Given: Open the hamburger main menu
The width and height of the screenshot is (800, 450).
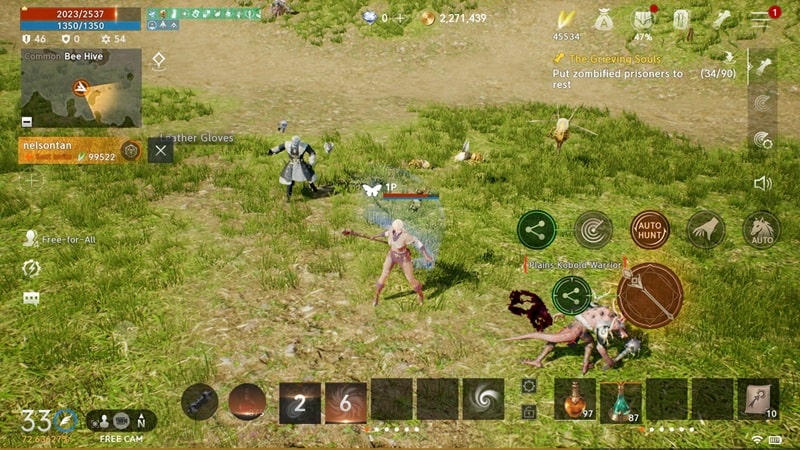Looking at the screenshot, I should point(760,19).
